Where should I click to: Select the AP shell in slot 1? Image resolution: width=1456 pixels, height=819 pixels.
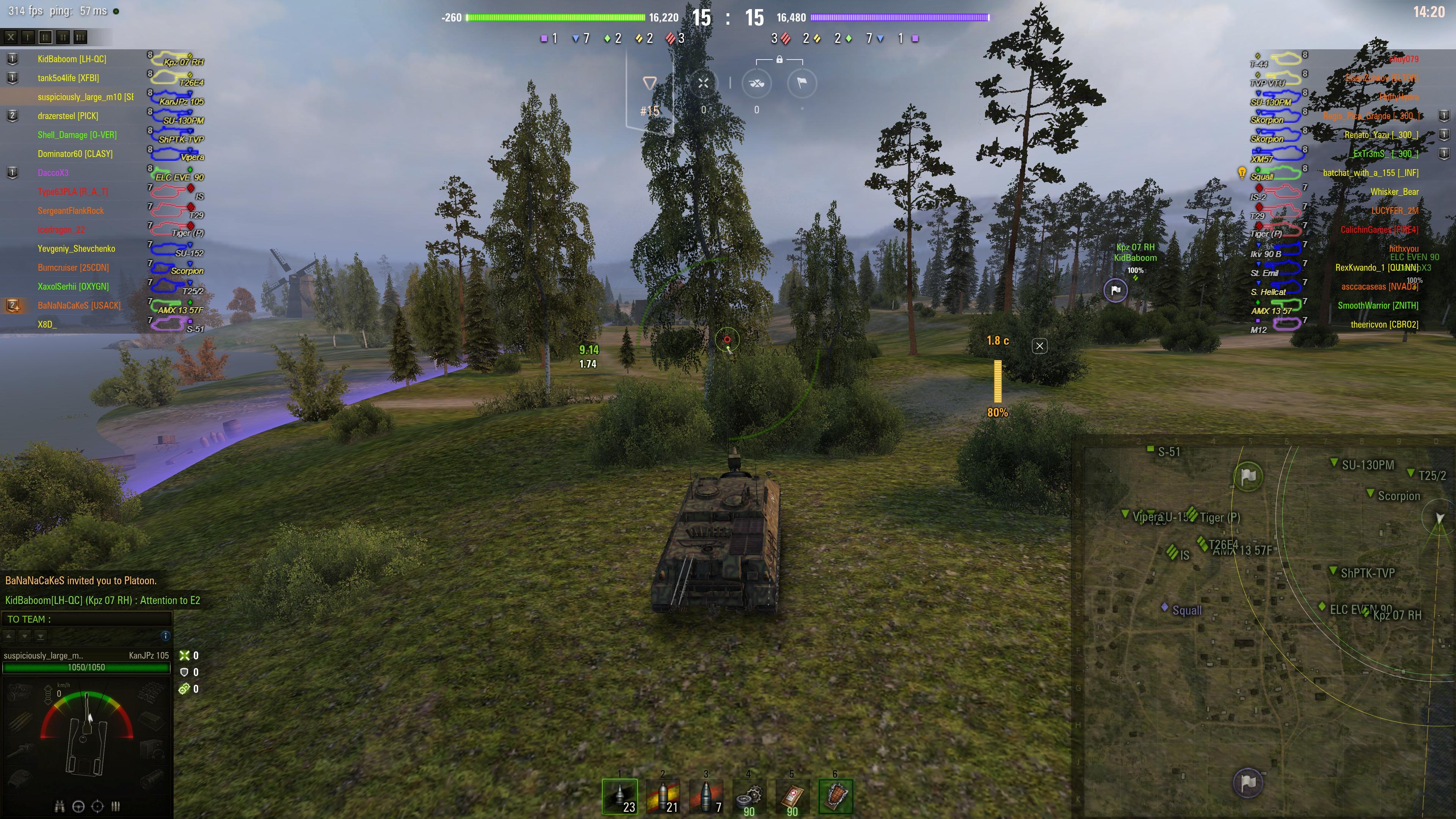pyautogui.click(x=620, y=796)
